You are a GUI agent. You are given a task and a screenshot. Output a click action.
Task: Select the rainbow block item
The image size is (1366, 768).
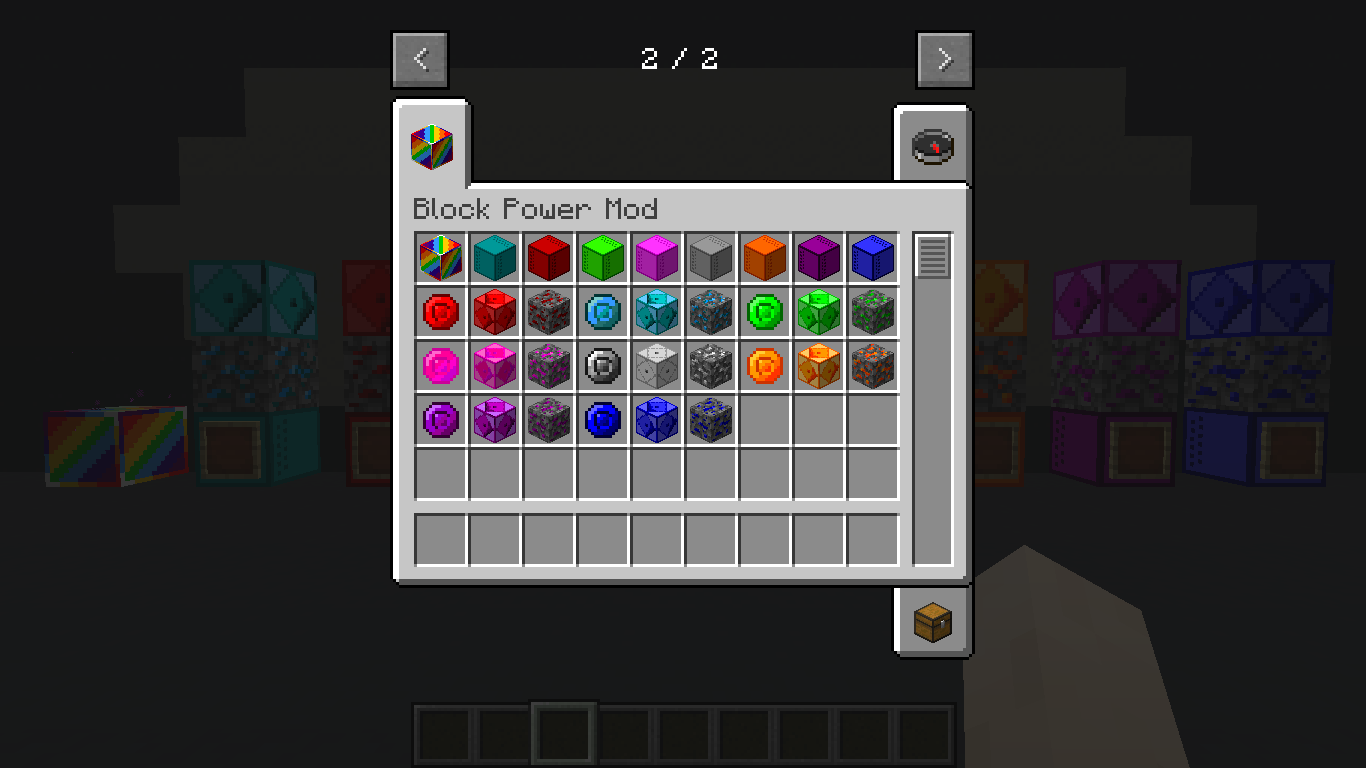[441, 257]
